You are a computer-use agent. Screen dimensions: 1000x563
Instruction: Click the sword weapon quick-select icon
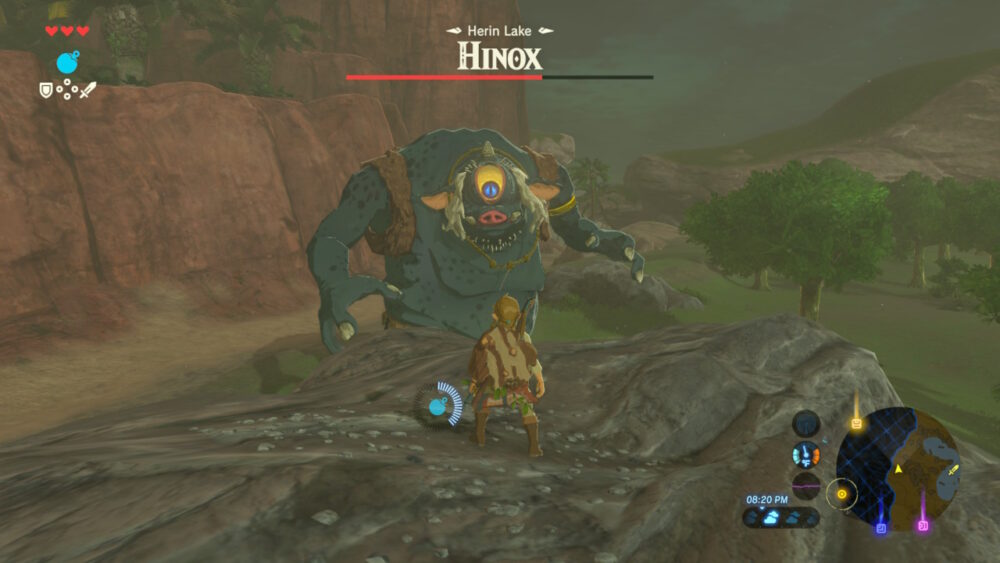(88, 90)
